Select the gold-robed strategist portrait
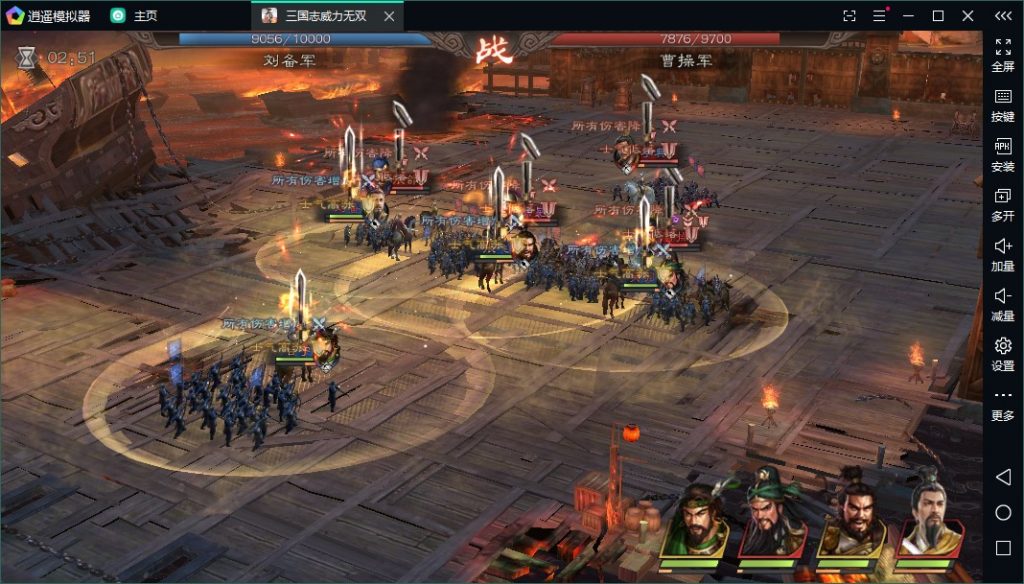Image resolution: width=1024 pixels, height=584 pixels. (x=931, y=521)
